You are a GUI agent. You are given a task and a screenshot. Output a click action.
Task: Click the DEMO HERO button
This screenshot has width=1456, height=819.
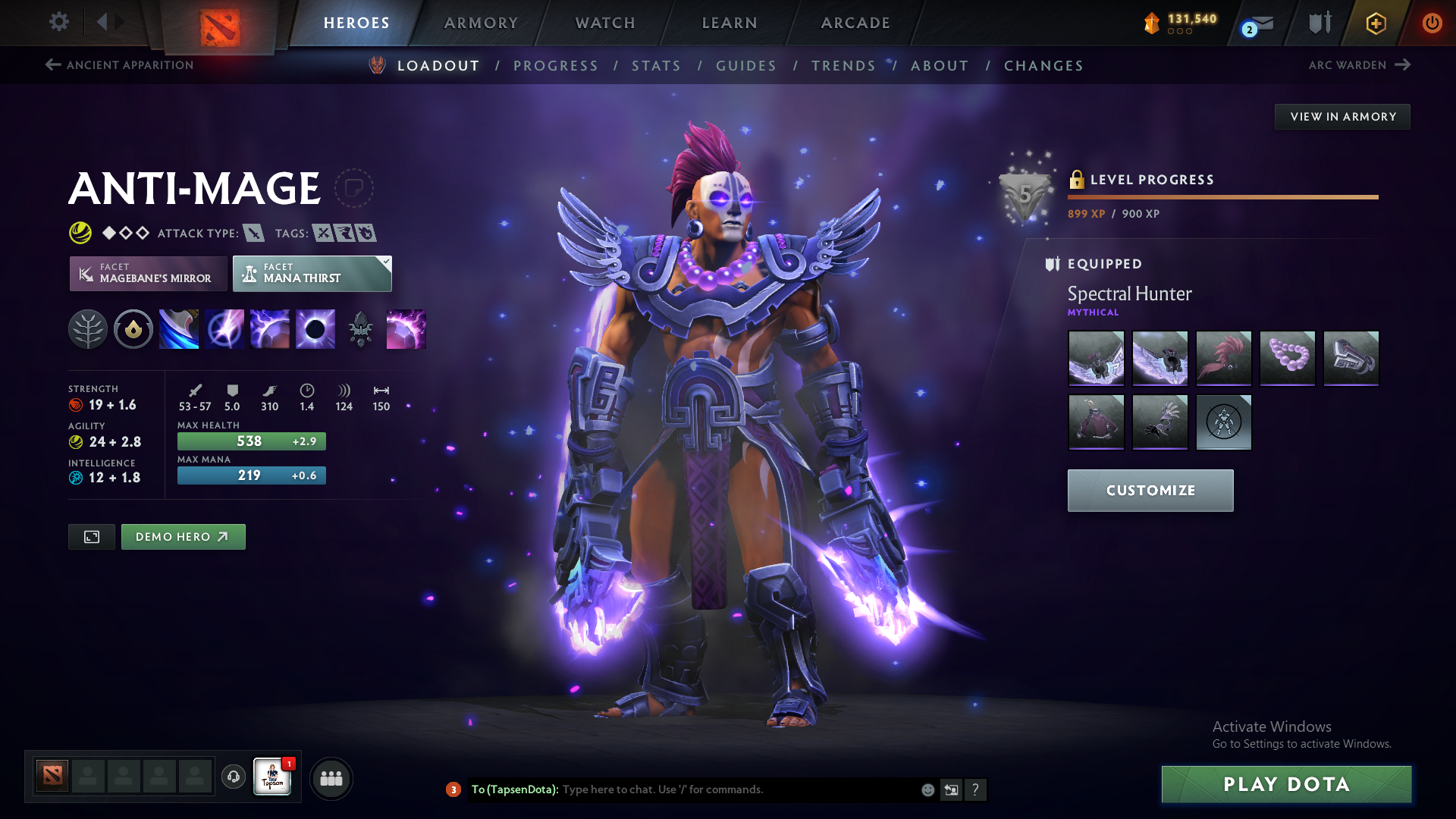click(183, 536)
